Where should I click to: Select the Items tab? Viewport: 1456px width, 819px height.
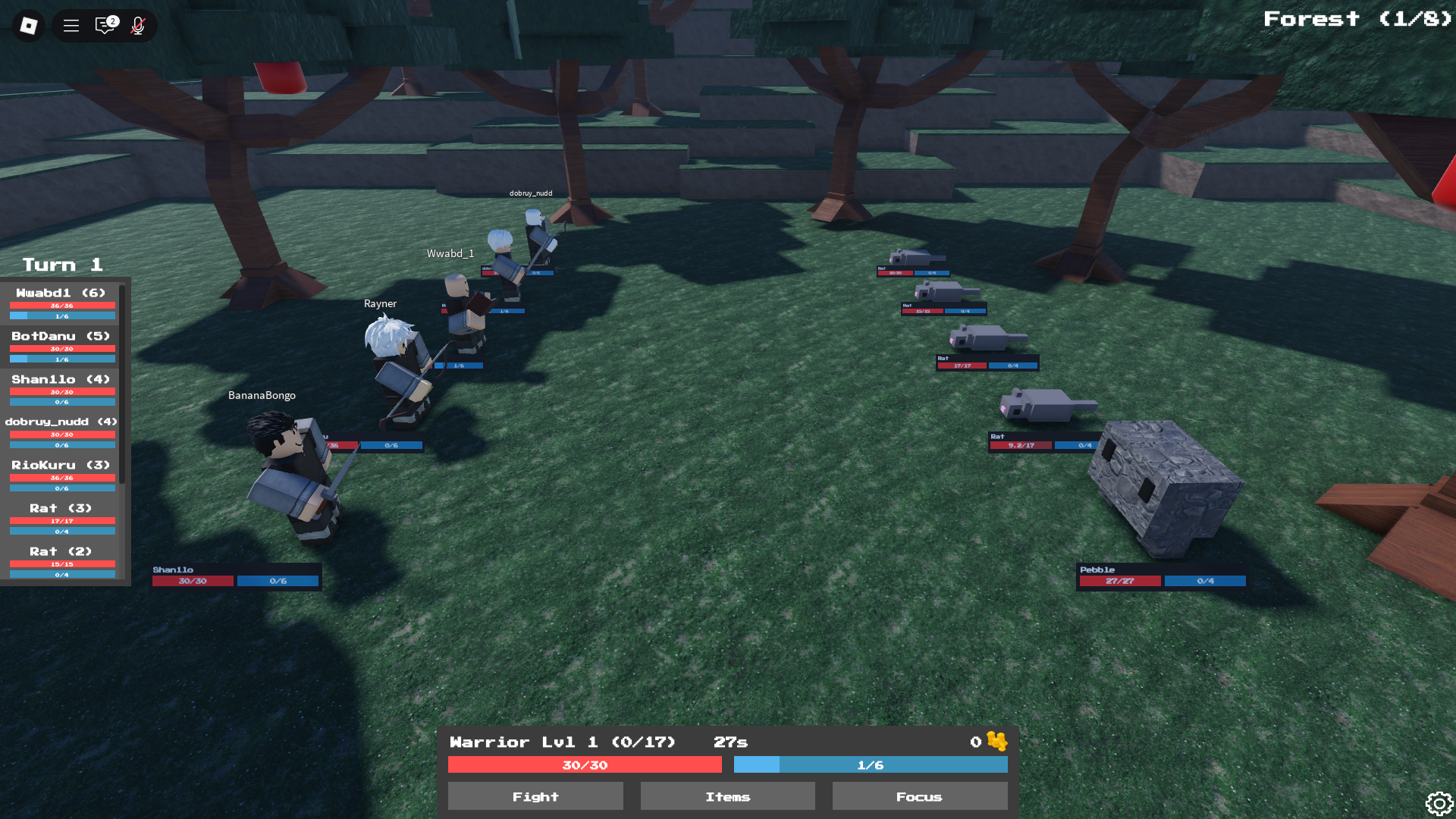[x=727, y=796]
